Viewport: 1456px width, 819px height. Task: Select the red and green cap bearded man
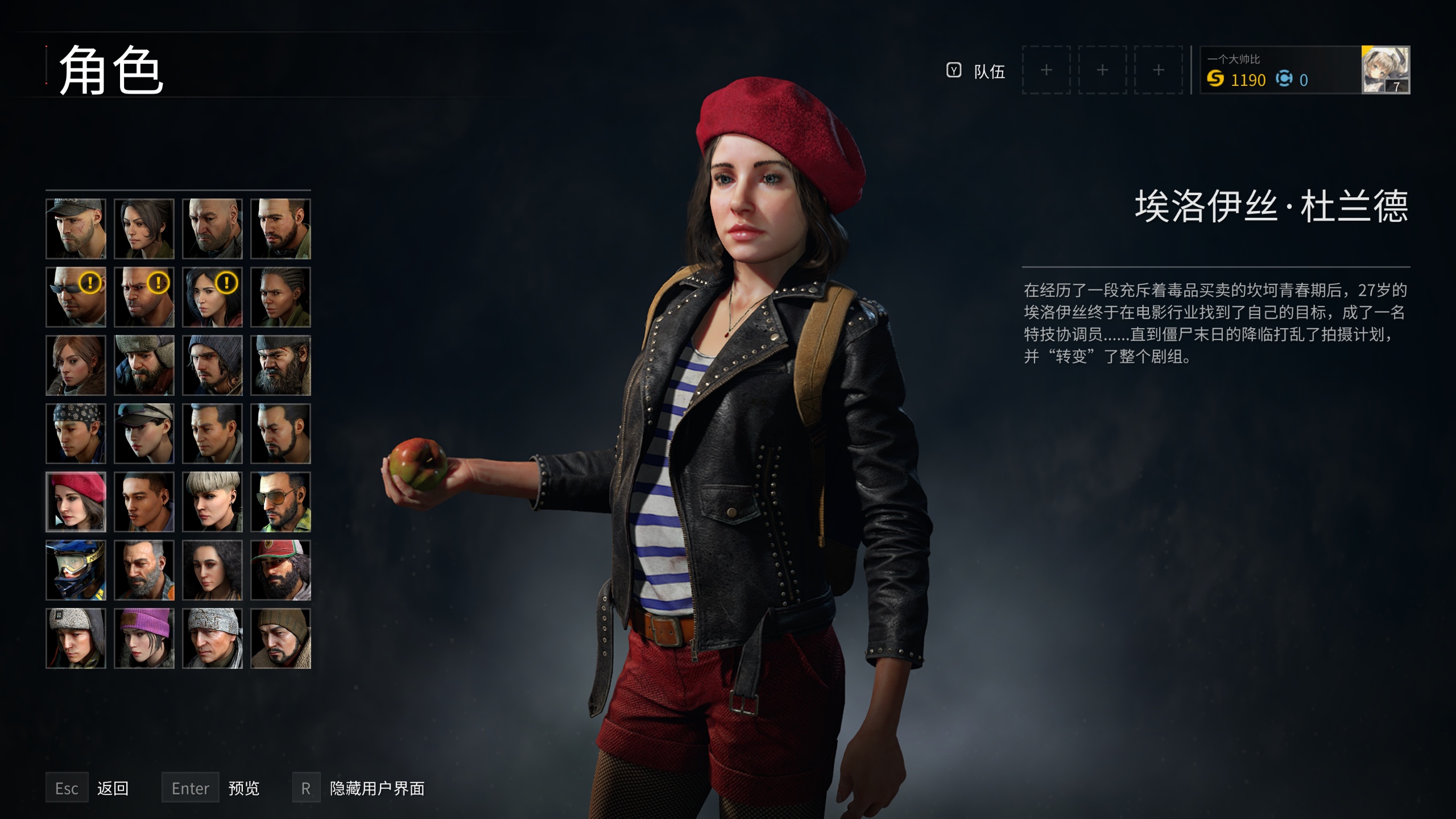point(280,570)
